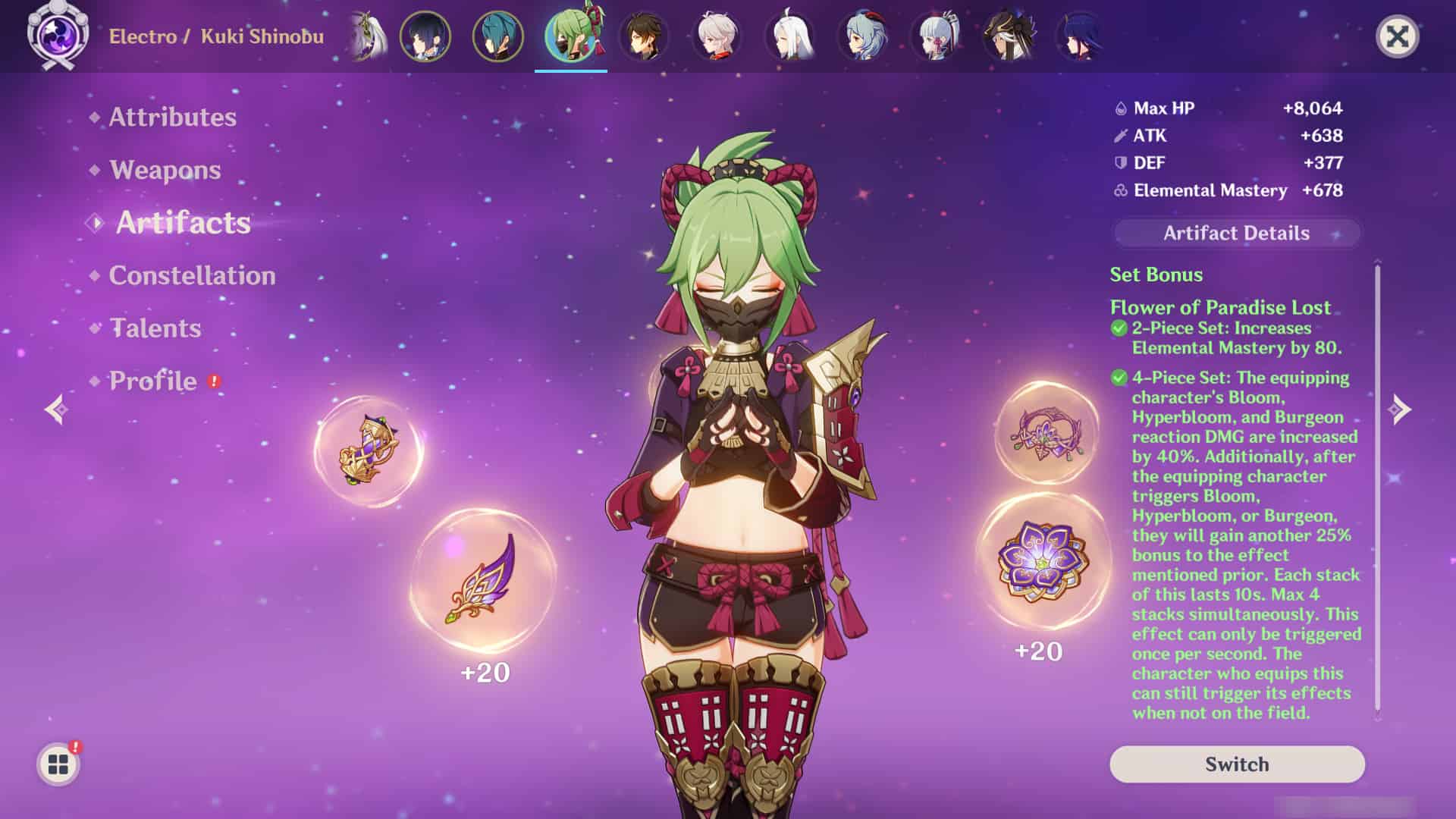The height and width of the screenshot is (819, 1456).
Task: Open Profile with the notification badge
Action: tap(151, 381)
